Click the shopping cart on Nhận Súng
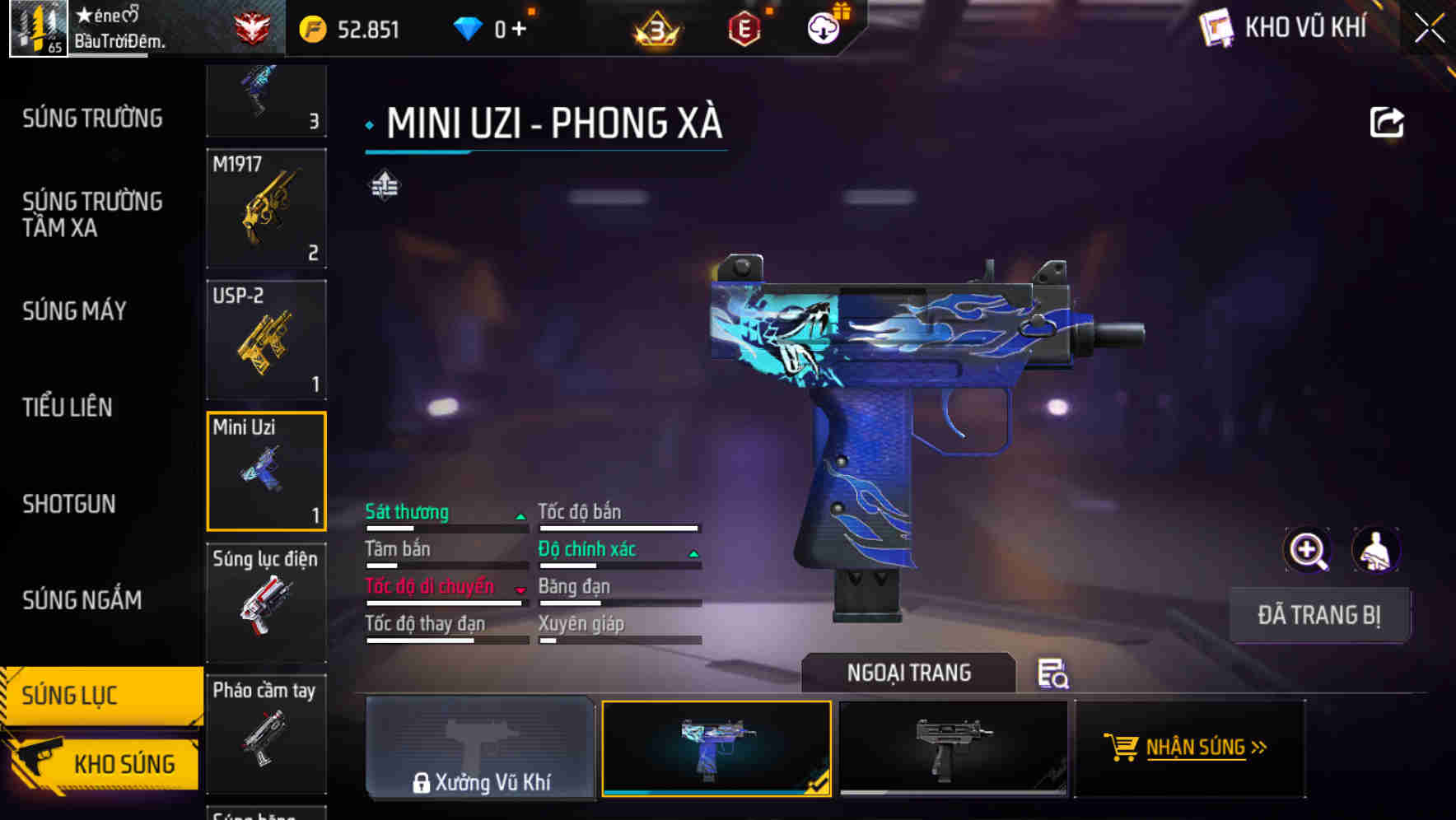 (1122, 748)
